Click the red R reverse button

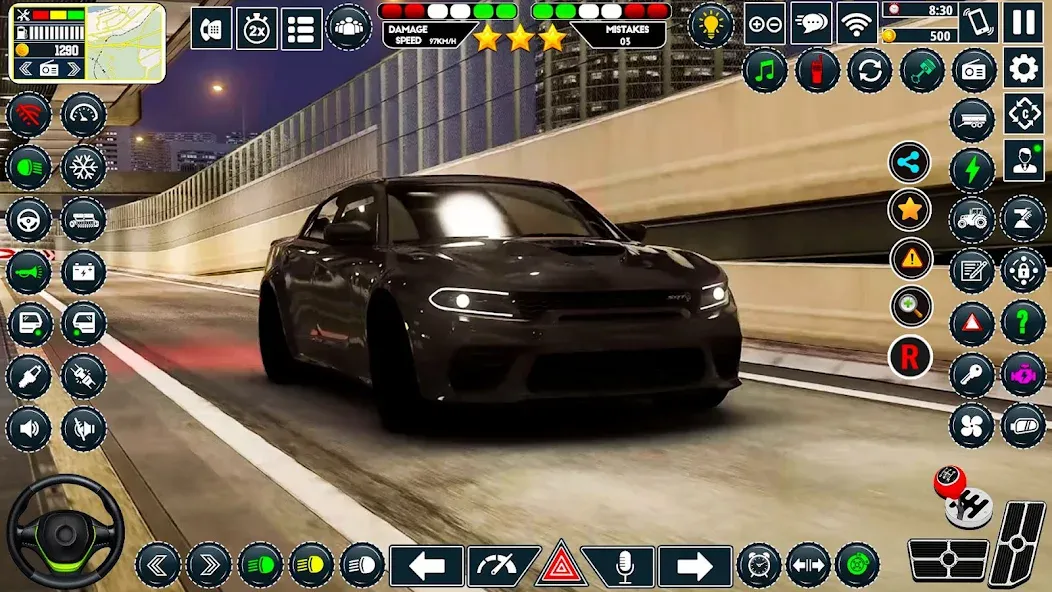click(x=910, y=356)
